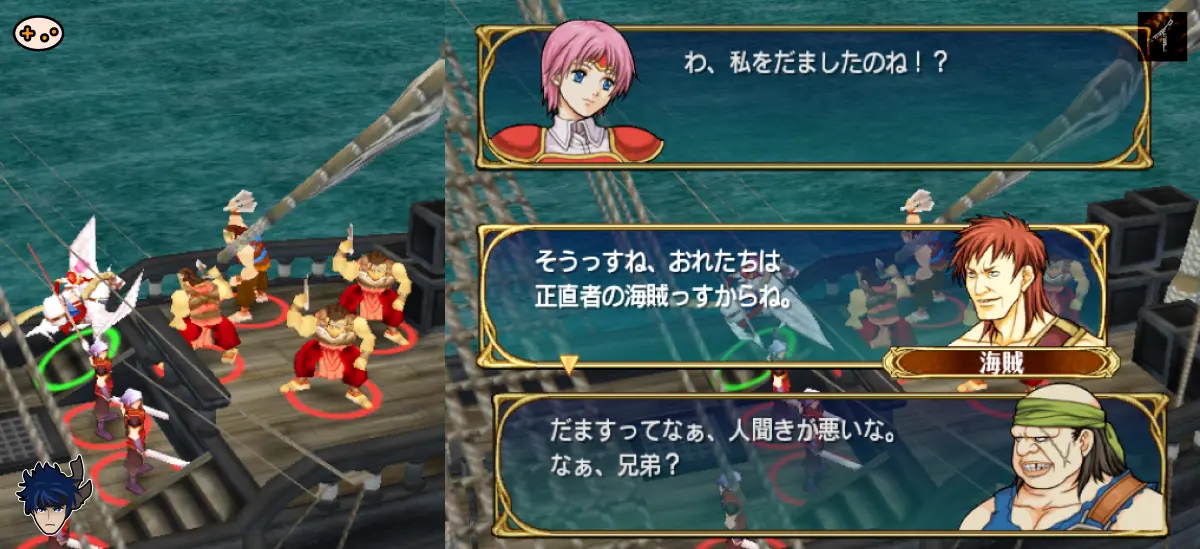Click the gamepad controller icon
This screenshot has height=549, width=1200.
pos(38,33)
